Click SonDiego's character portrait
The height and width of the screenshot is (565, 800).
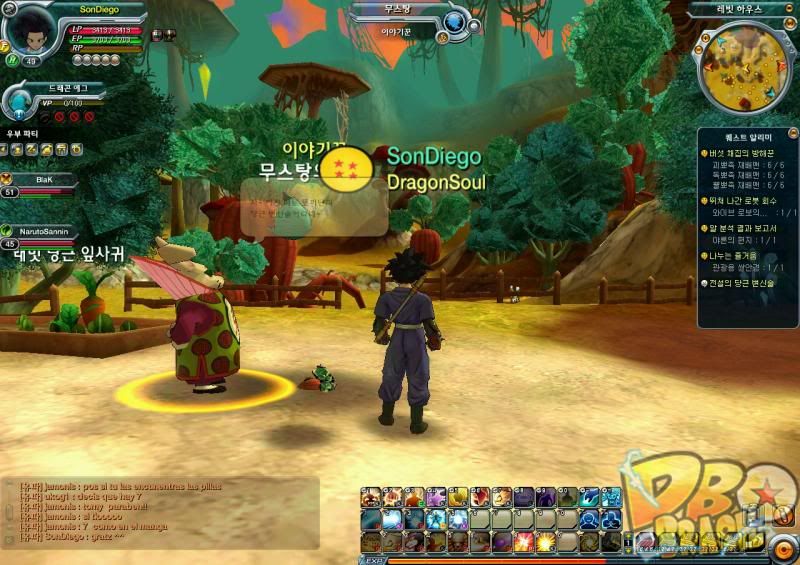coord(32,25)
